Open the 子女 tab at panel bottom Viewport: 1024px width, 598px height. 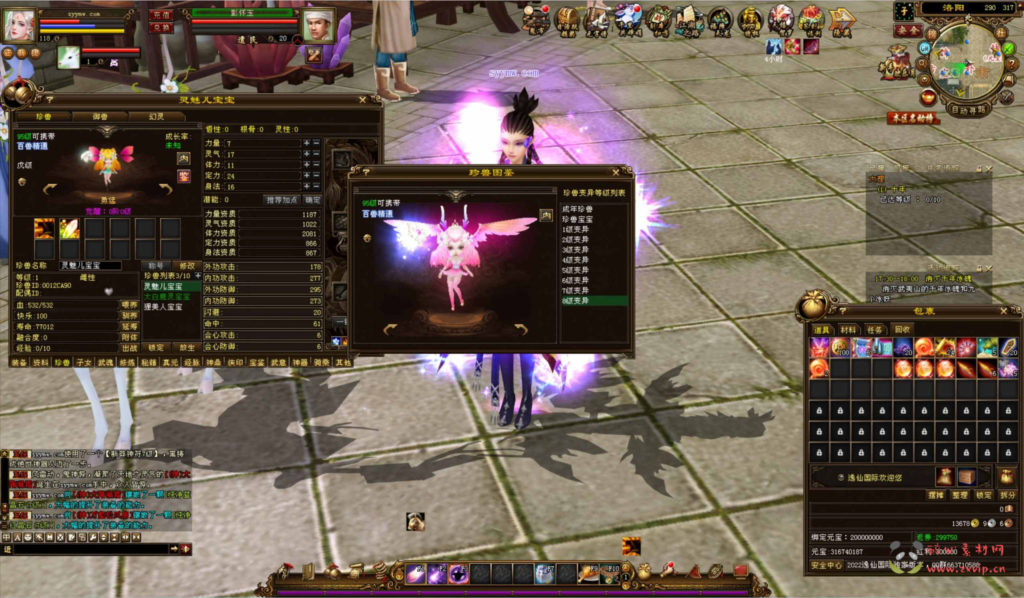pyautogui.click(x=84, y=362)
